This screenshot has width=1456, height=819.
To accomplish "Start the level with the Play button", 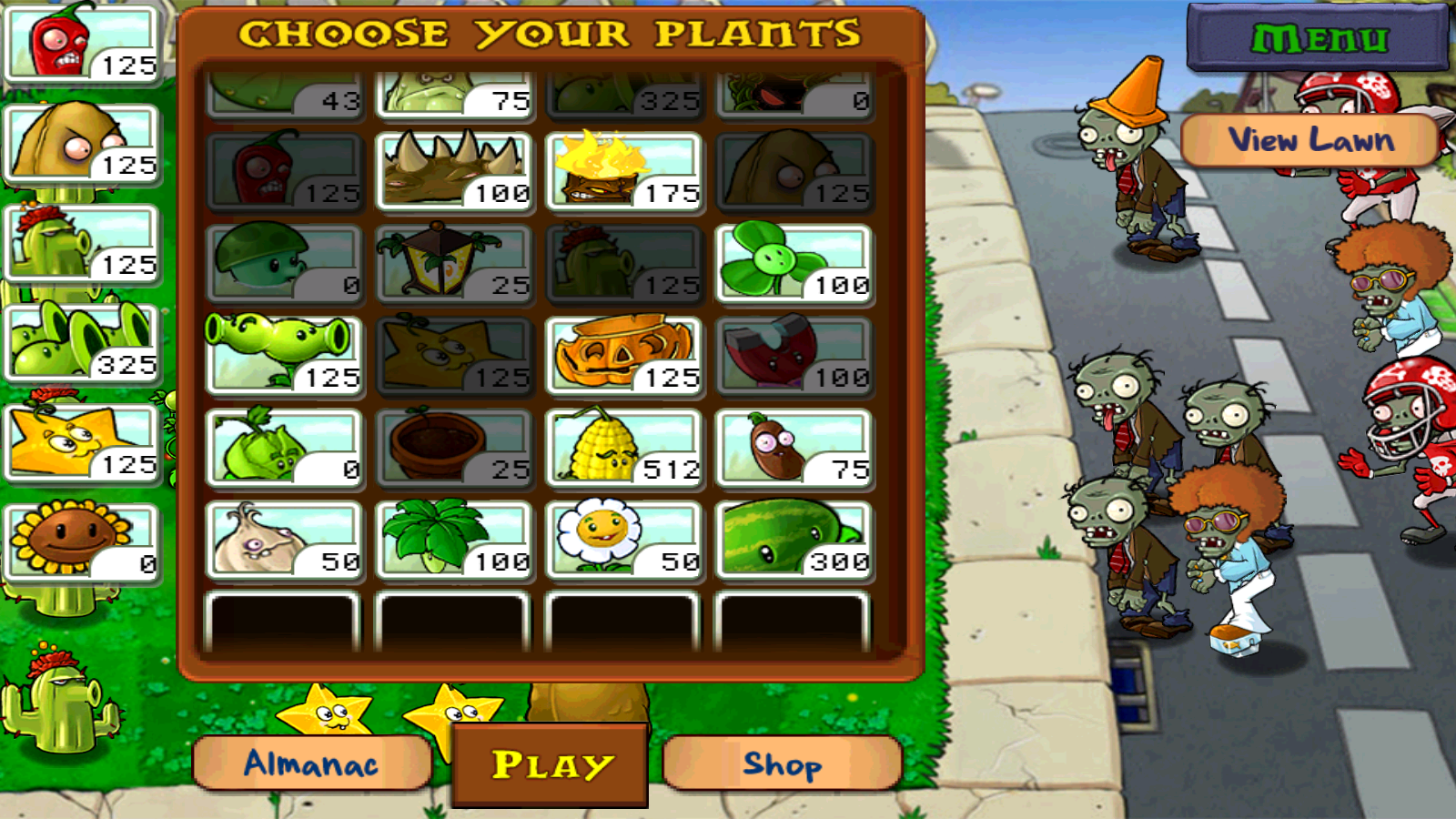I will point(551,764).
